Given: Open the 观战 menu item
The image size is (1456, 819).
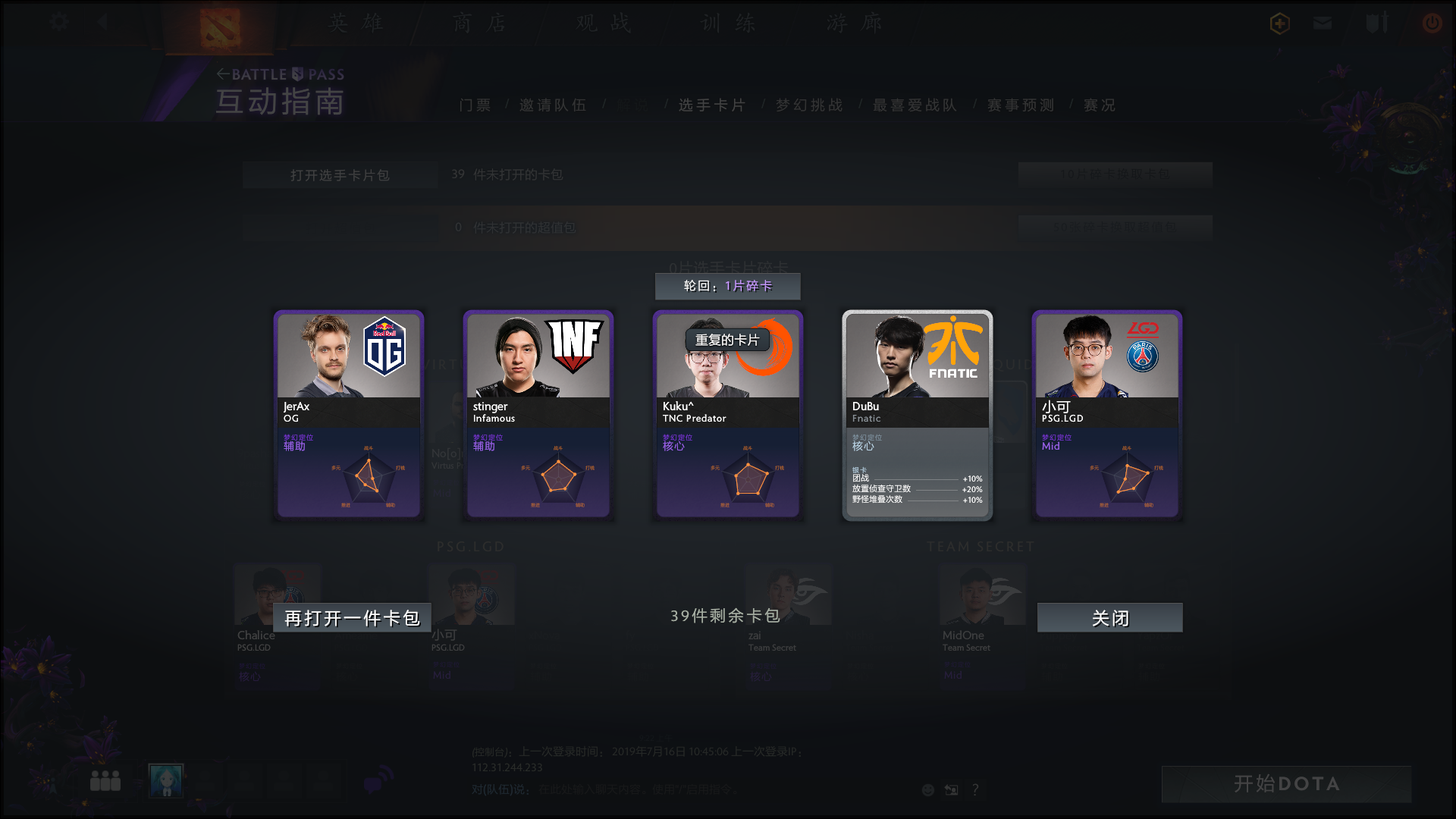Looking at the screenshot, I should [603, 24].
